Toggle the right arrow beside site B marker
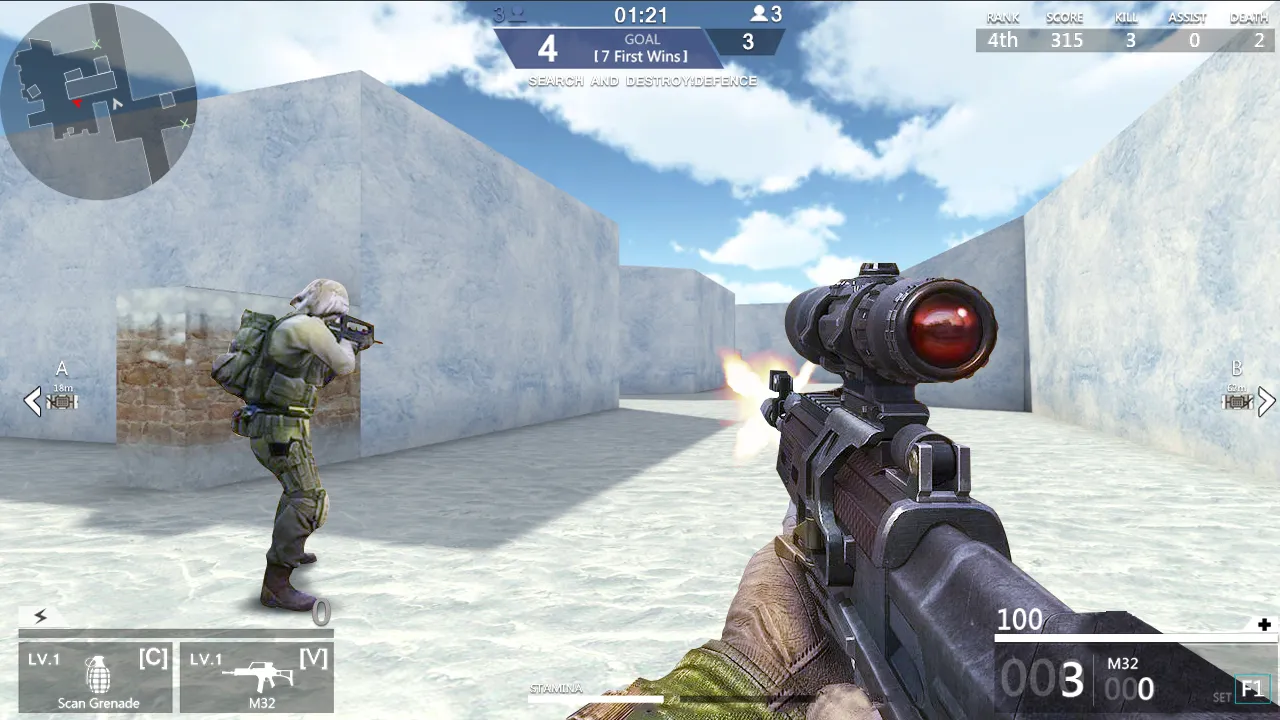This screenshot has width=1280, height=720. (1266, 402)
